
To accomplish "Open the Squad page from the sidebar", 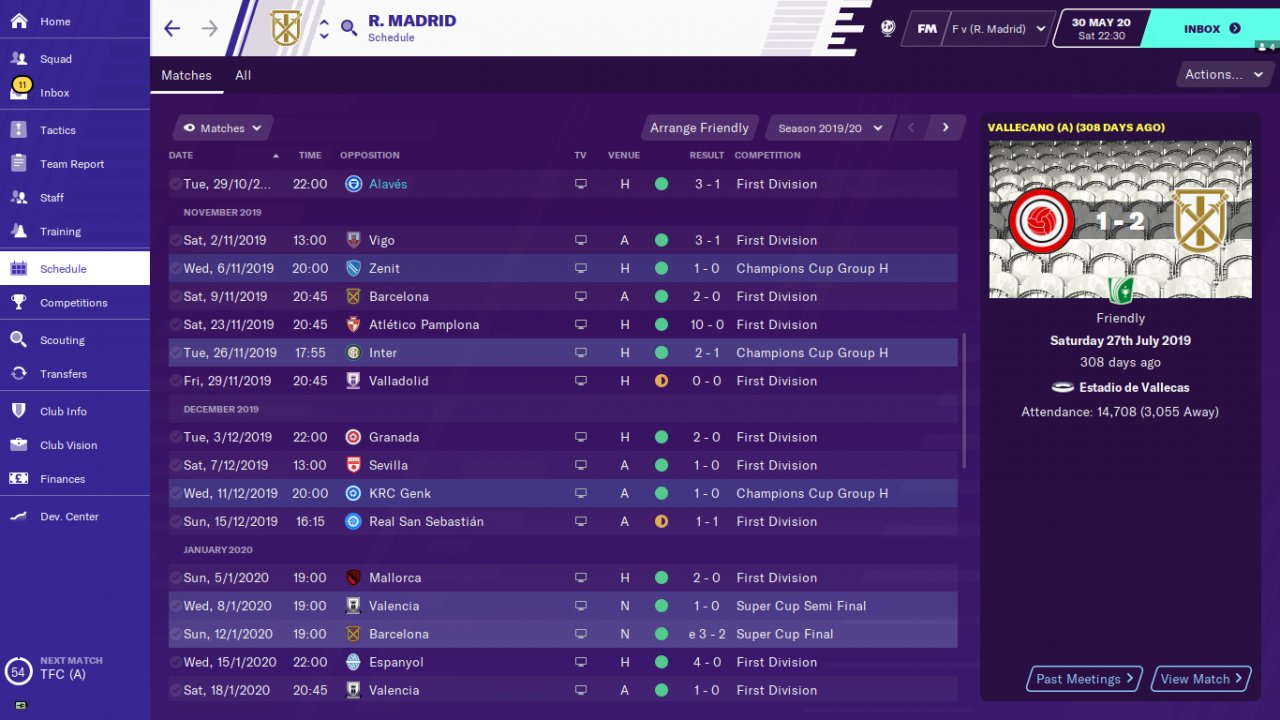I will (56, 59).
